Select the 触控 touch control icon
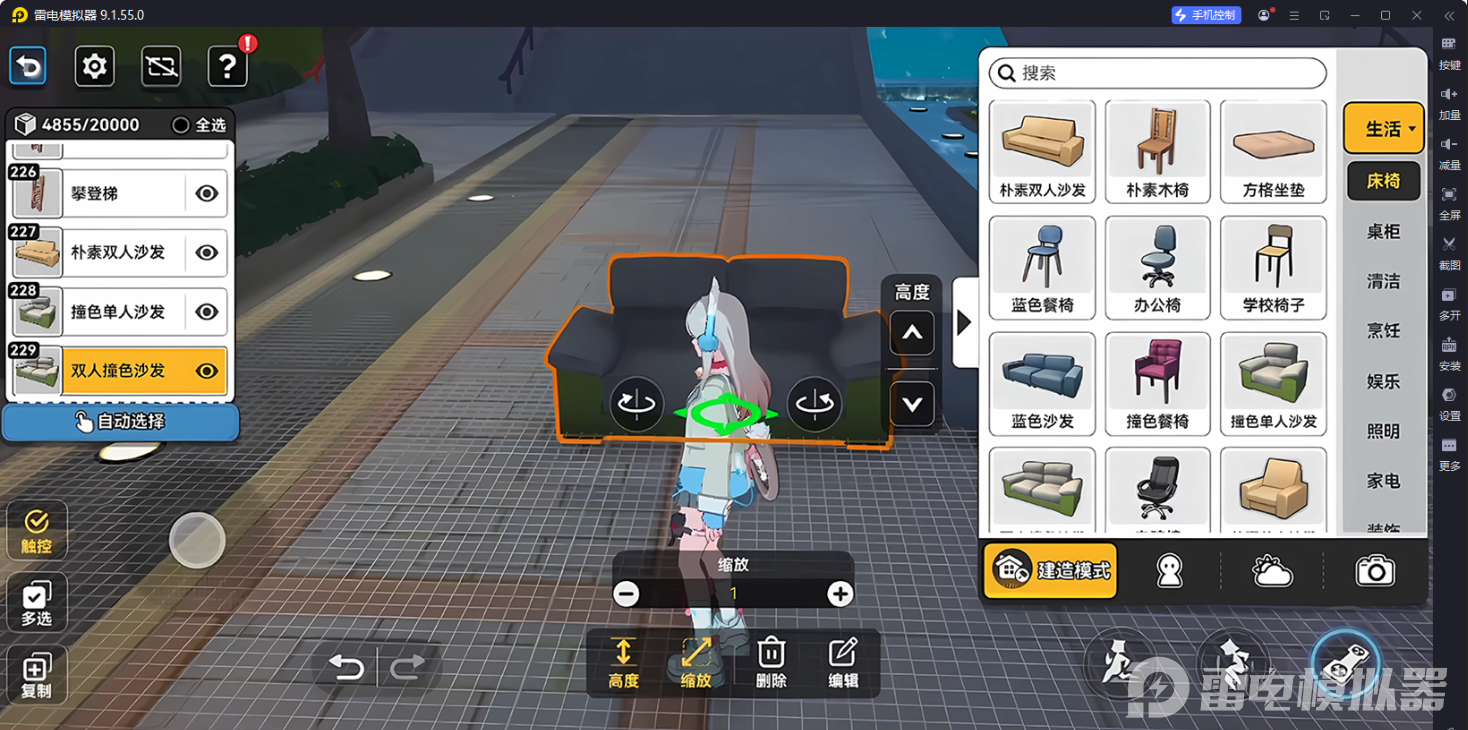This screenshot has height=730, width=1468. [x=36, y=529]
